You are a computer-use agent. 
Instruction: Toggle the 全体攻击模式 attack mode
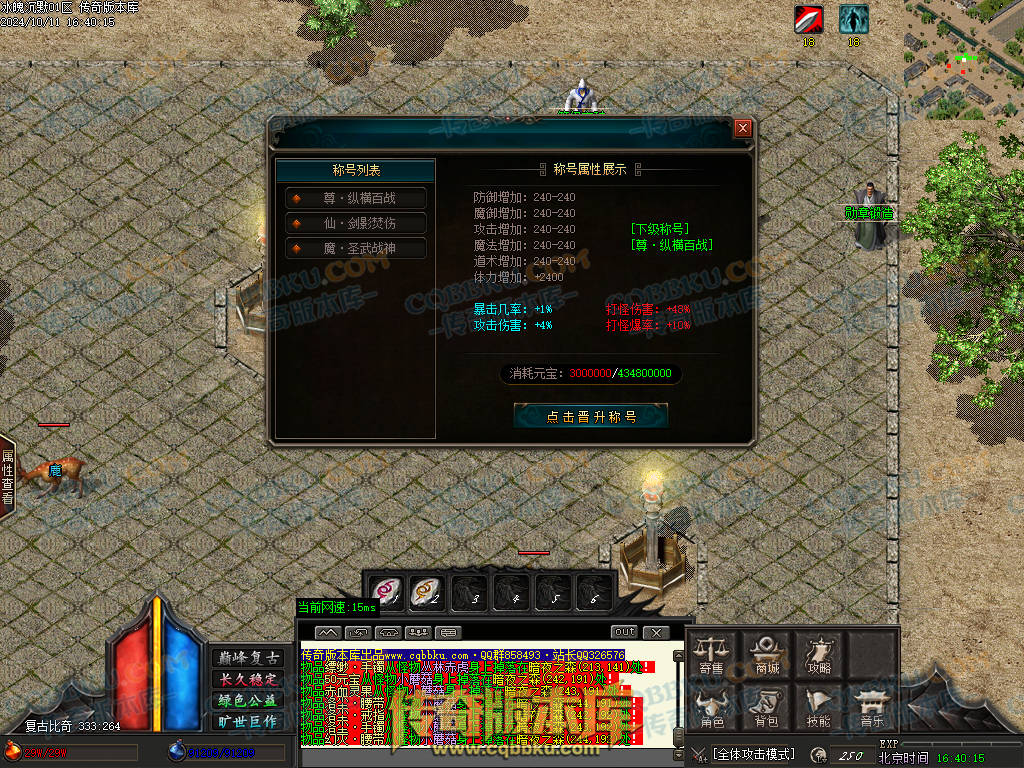click(x=752, y=754)
